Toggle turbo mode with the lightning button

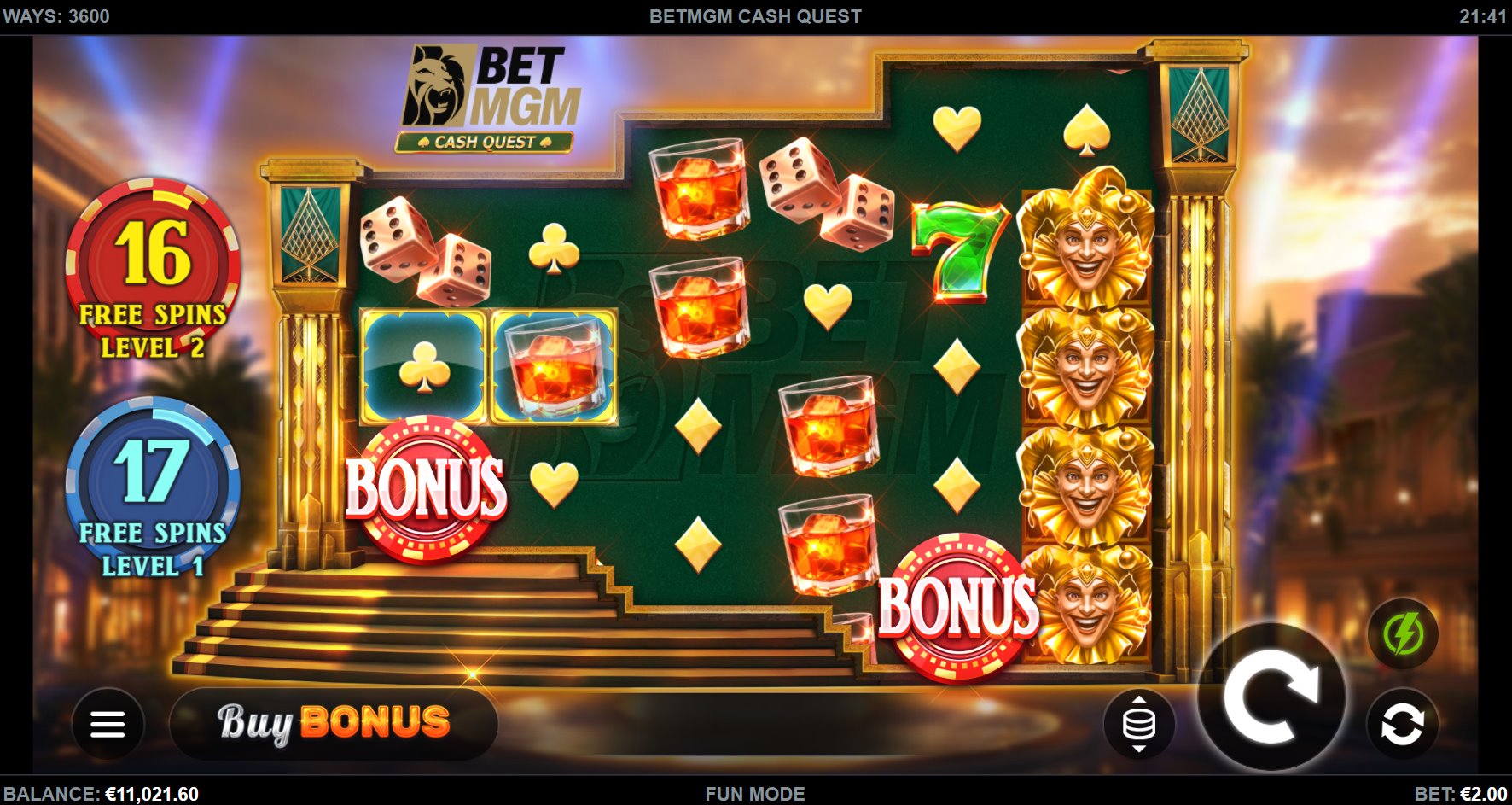[x=1404, y=633]
